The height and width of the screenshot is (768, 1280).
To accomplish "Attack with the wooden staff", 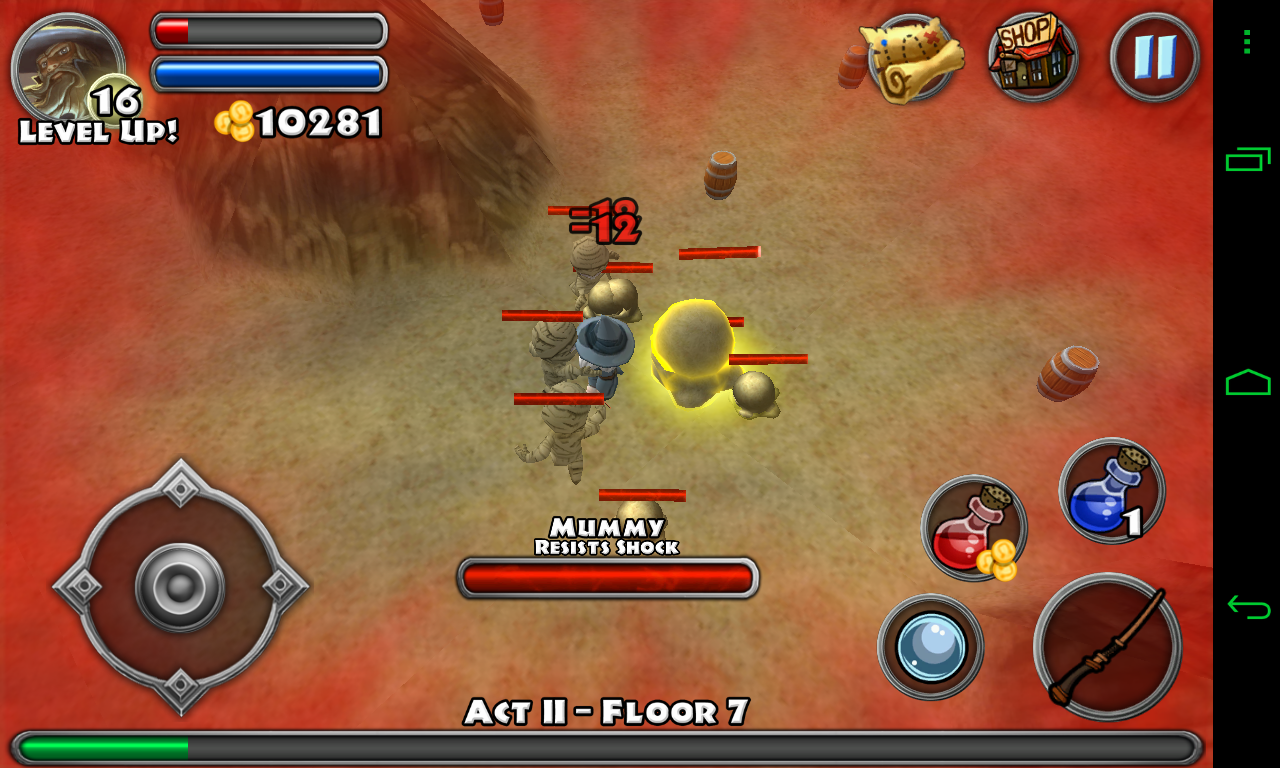I will (1107, 647).
